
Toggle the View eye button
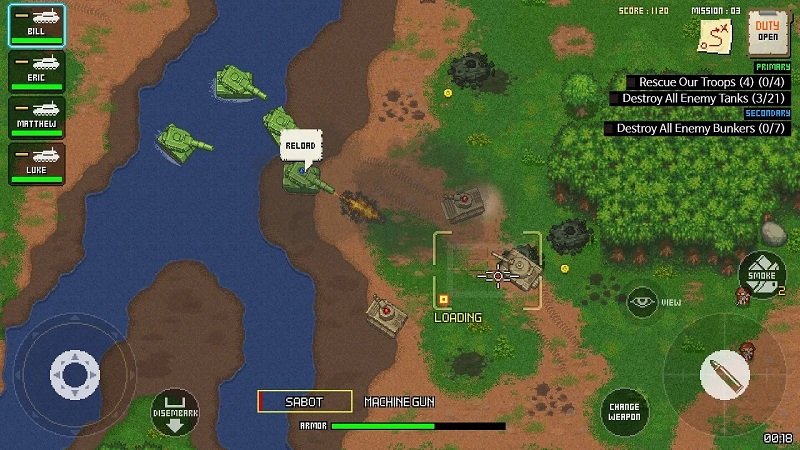click(642, 301)
